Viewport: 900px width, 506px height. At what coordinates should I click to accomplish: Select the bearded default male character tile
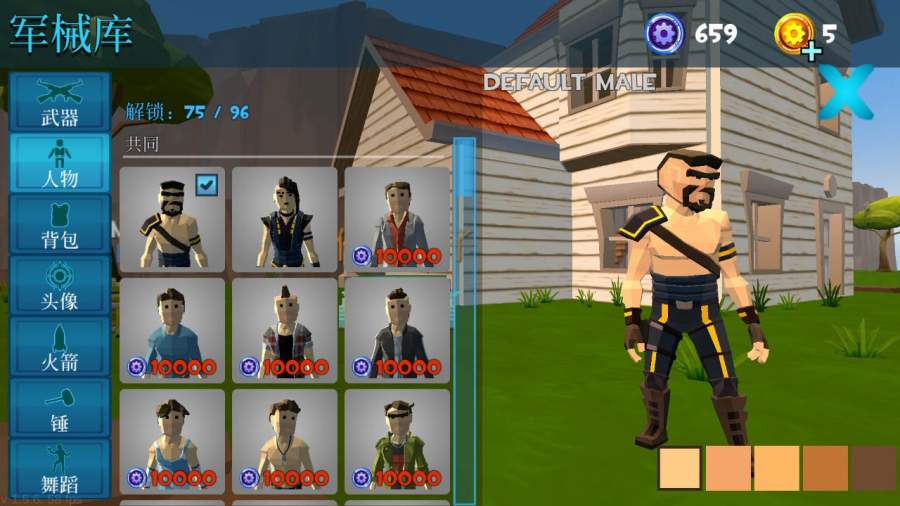(x=172, y=219)
